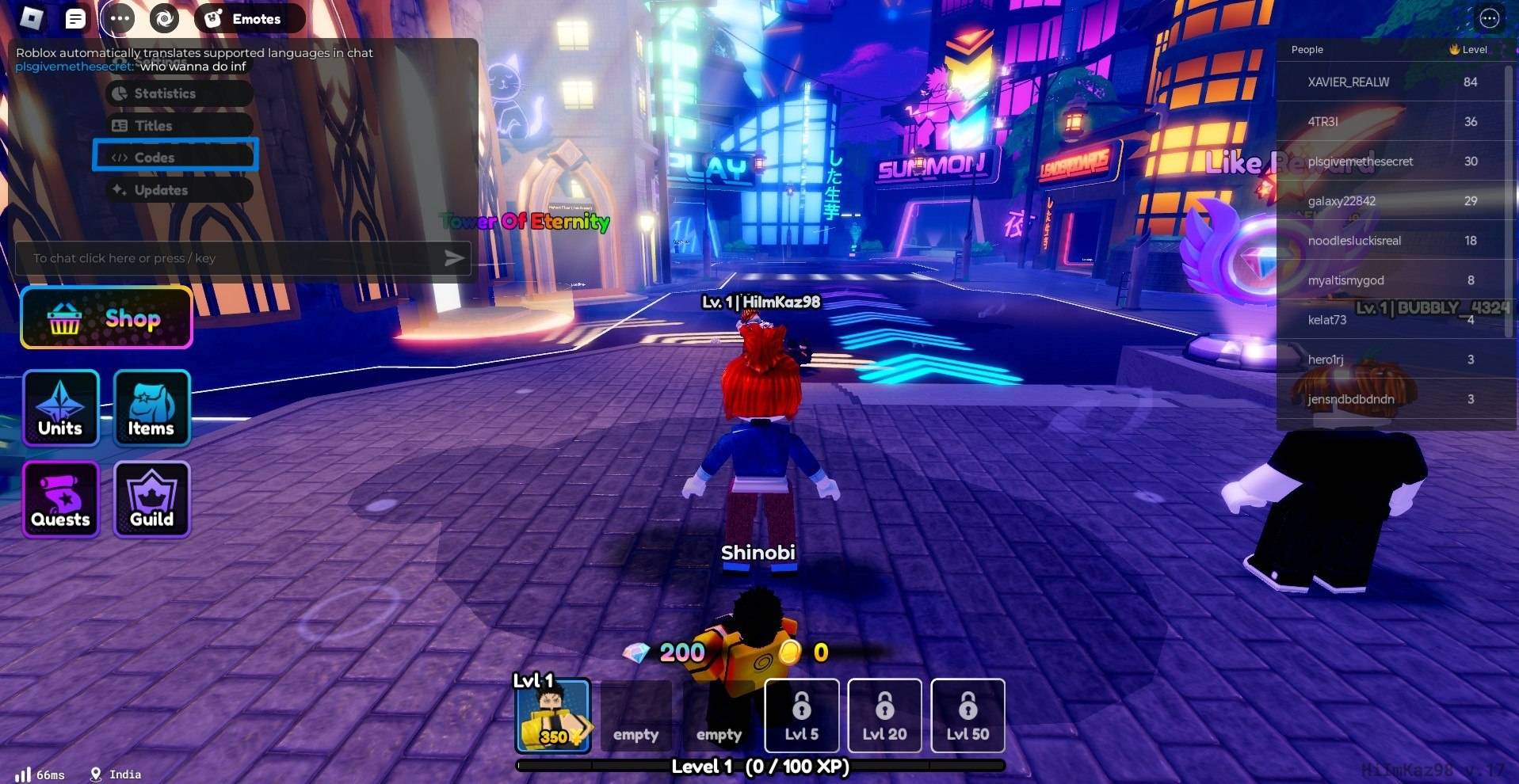This screenshot has height=784, width=1519.
Task: Toggle the chat window icon
Action: point(75,18)
